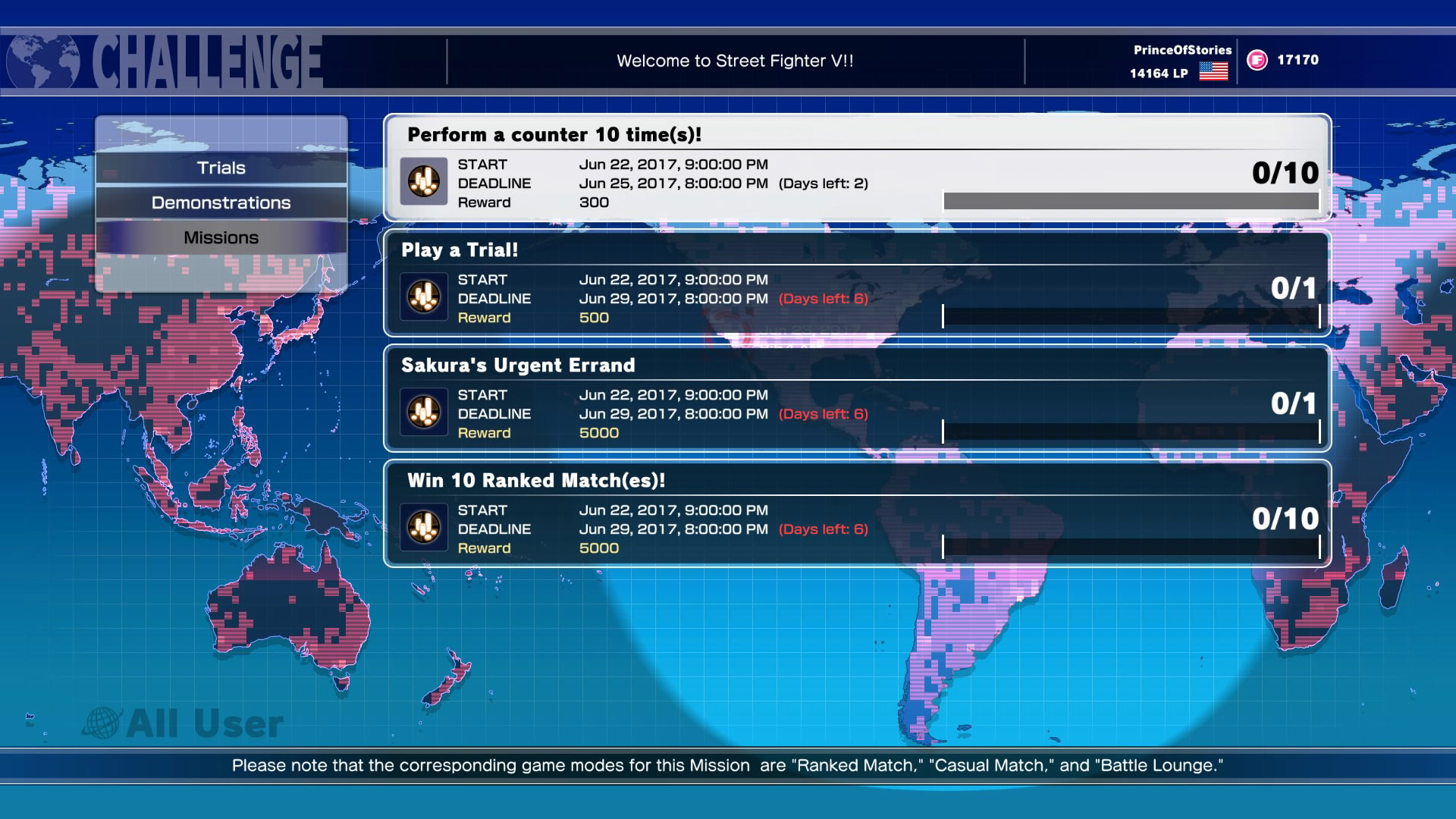This screenshot has width=1456, height=819.
Task: Select Sakura's Urgent Errand medal icon
Action: pyautogui.click(x=425, y=413)
